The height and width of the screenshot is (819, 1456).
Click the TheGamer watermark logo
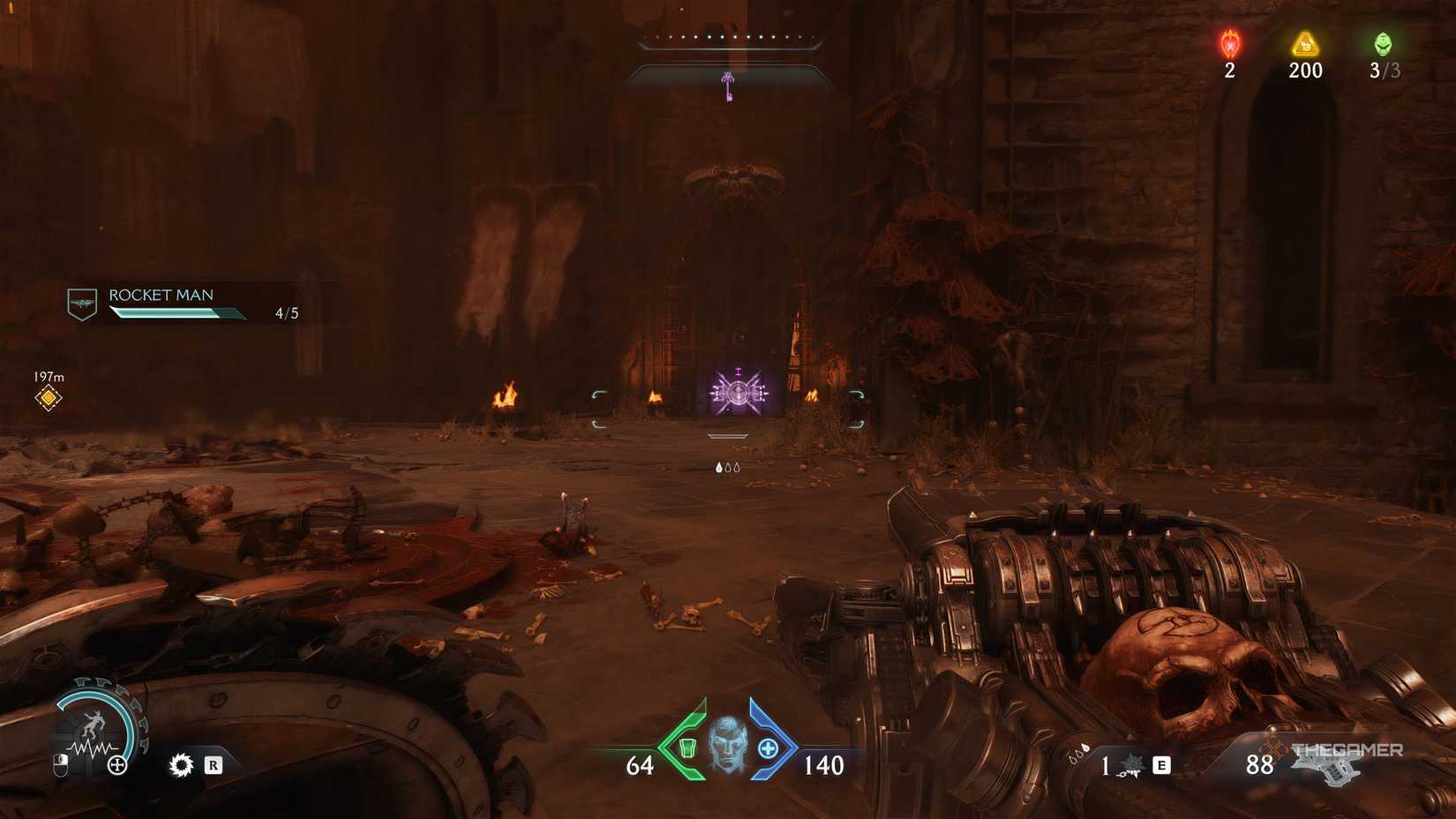coord(1347,750)
